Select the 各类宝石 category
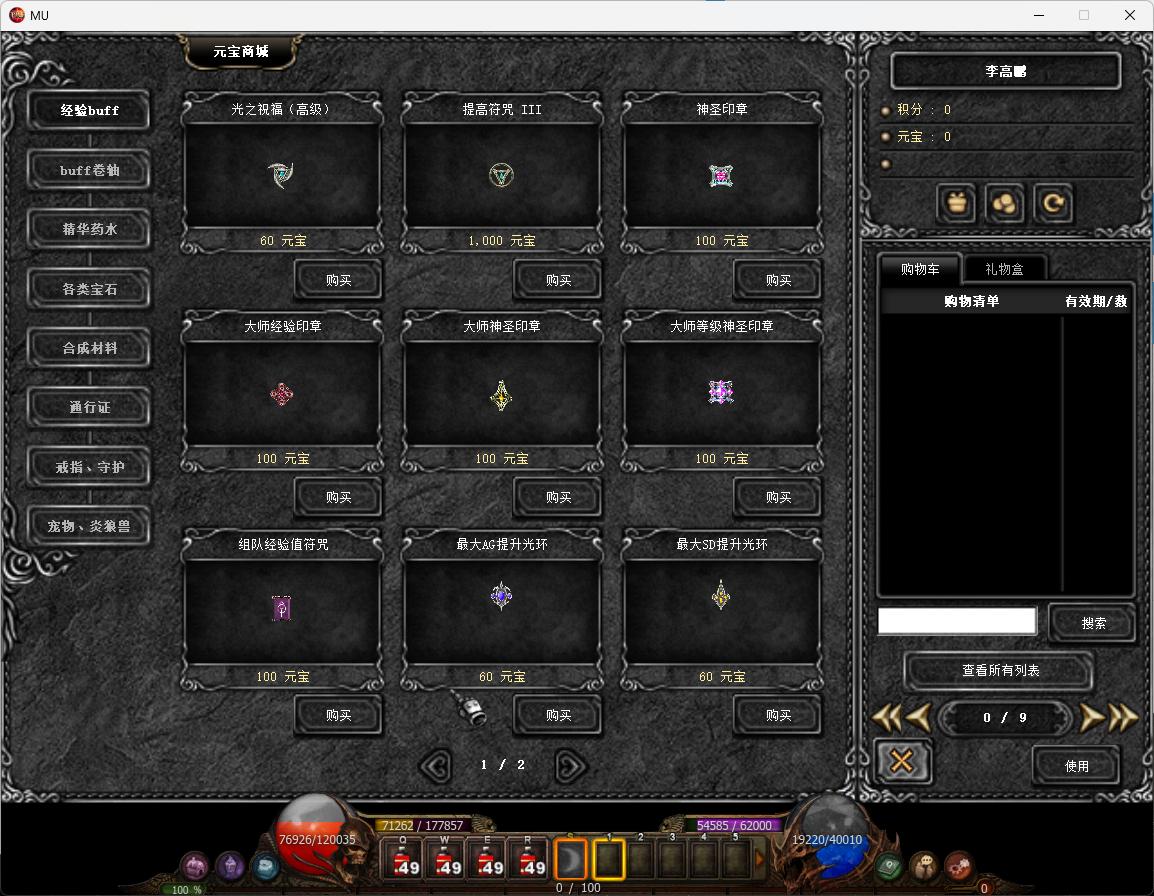The height and width of the screenshot is (896, 1154). [x=90, y=289]
